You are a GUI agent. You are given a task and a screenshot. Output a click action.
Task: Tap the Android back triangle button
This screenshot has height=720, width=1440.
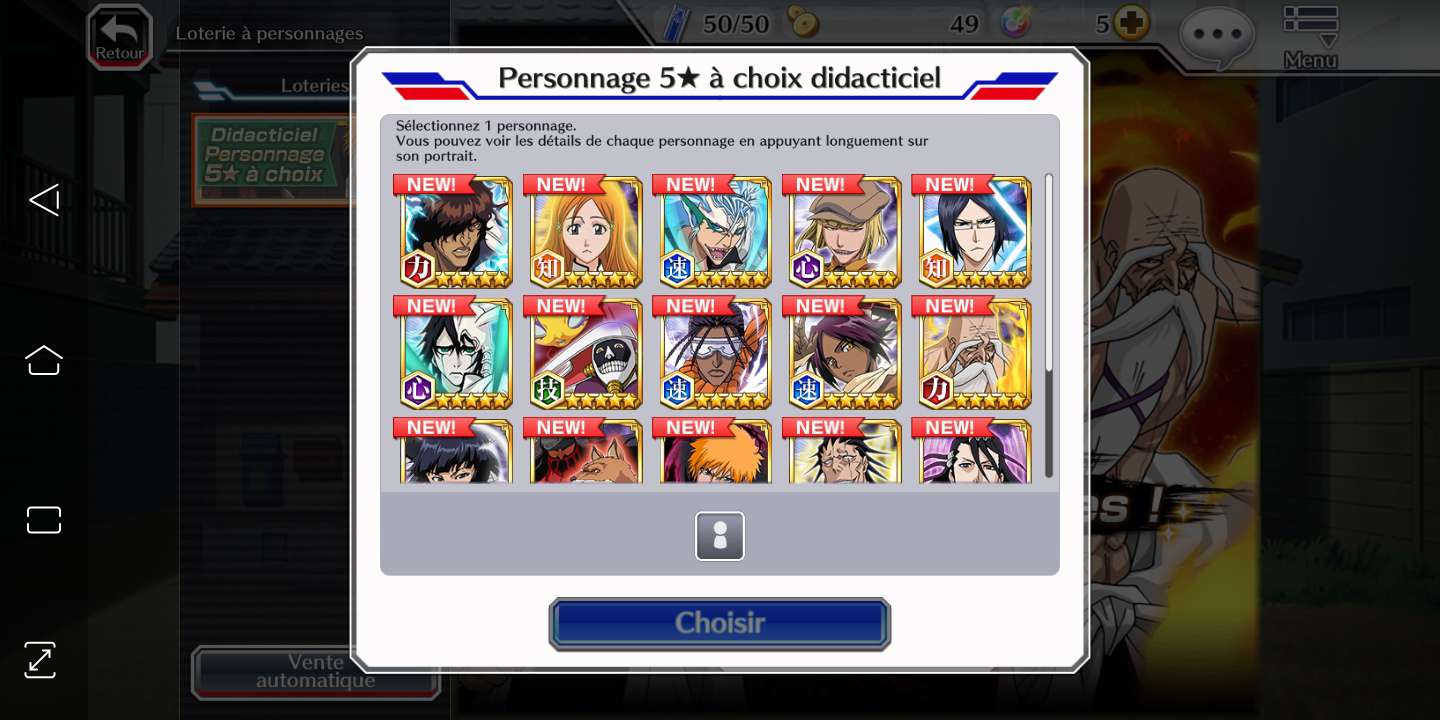coord(44,200)
